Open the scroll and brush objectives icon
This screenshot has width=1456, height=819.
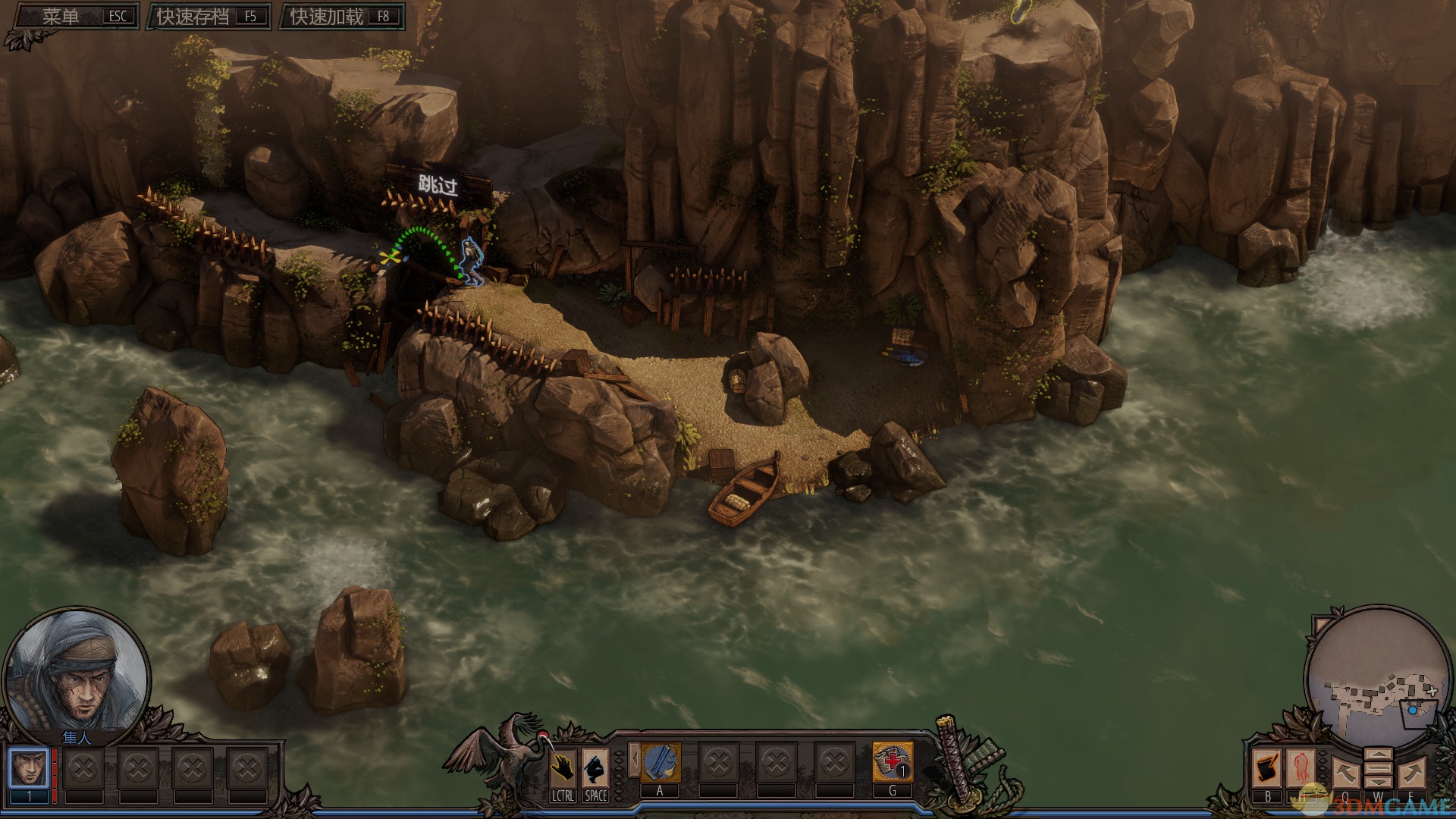(x=1266, y=768)
